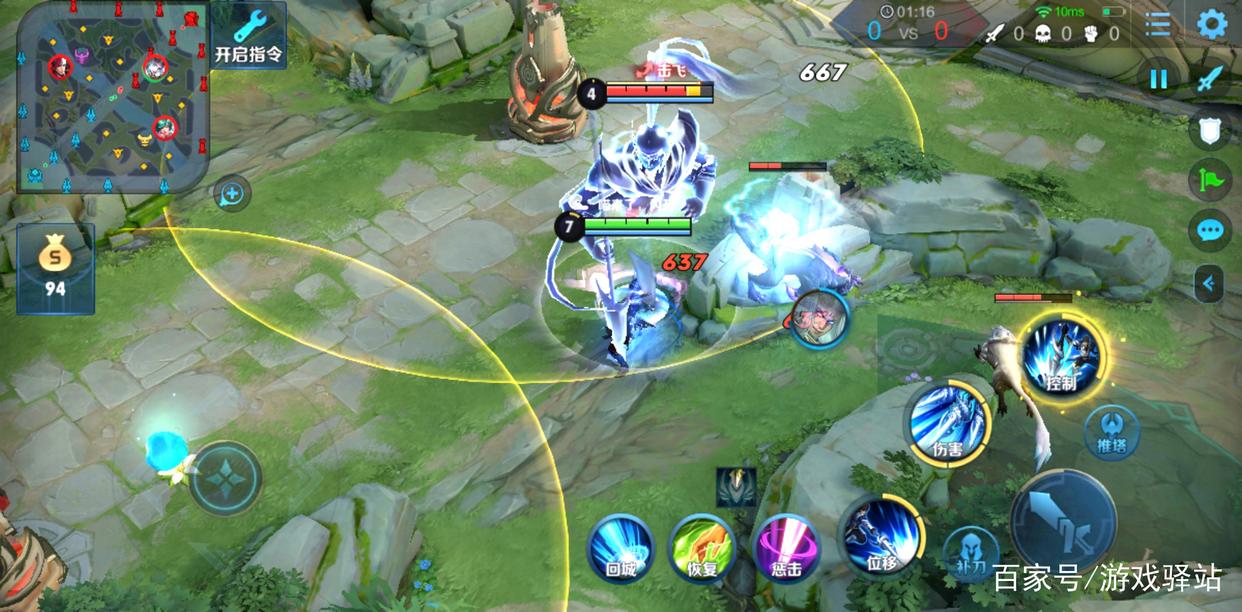
Task: Pause the match
Action: (1159, 78)
